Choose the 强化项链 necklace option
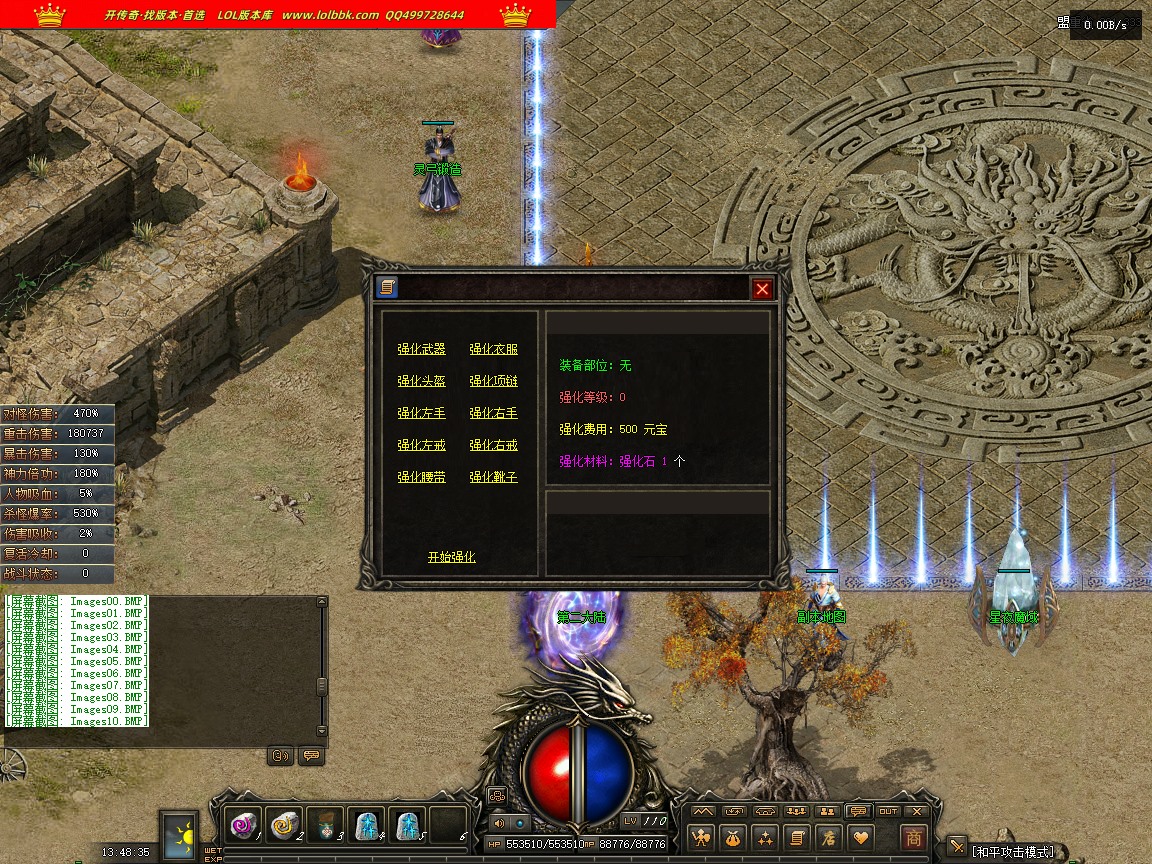 click(x=494, y=381)
